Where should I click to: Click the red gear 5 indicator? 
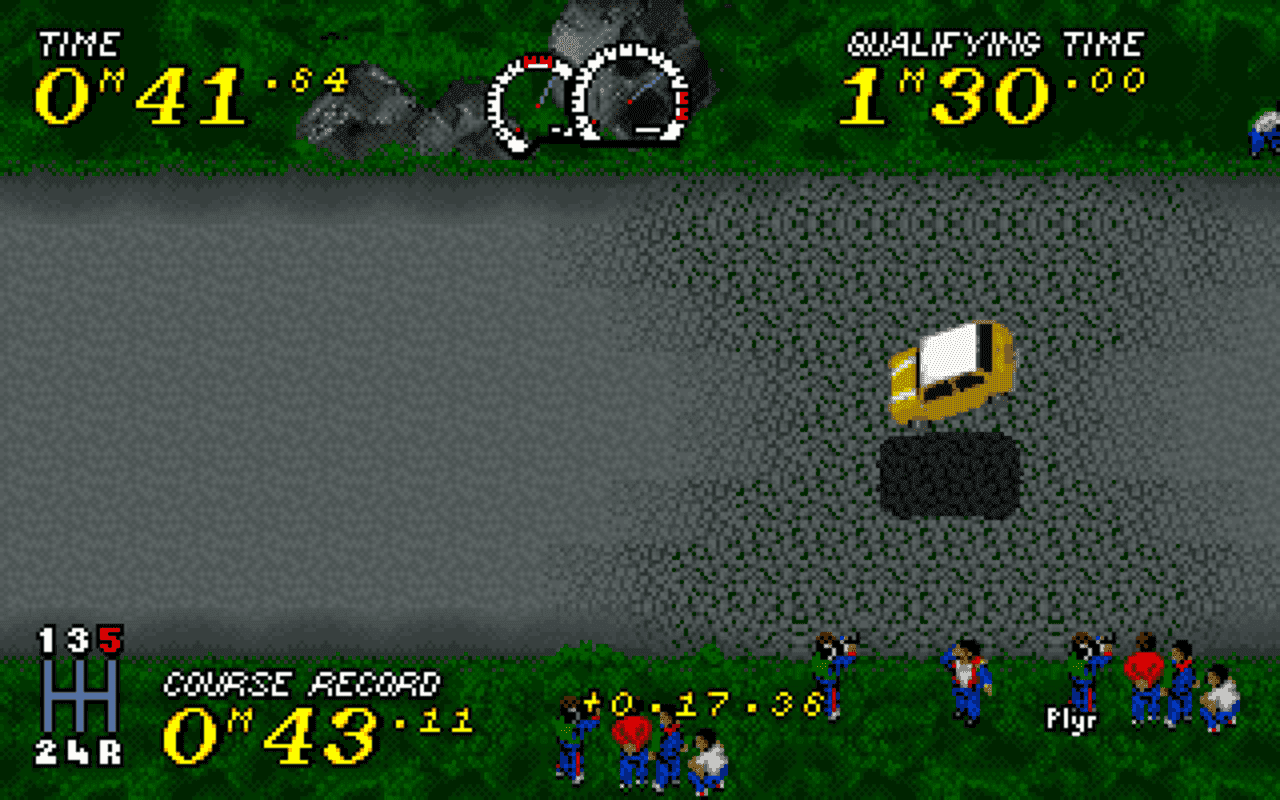(109, 640)
